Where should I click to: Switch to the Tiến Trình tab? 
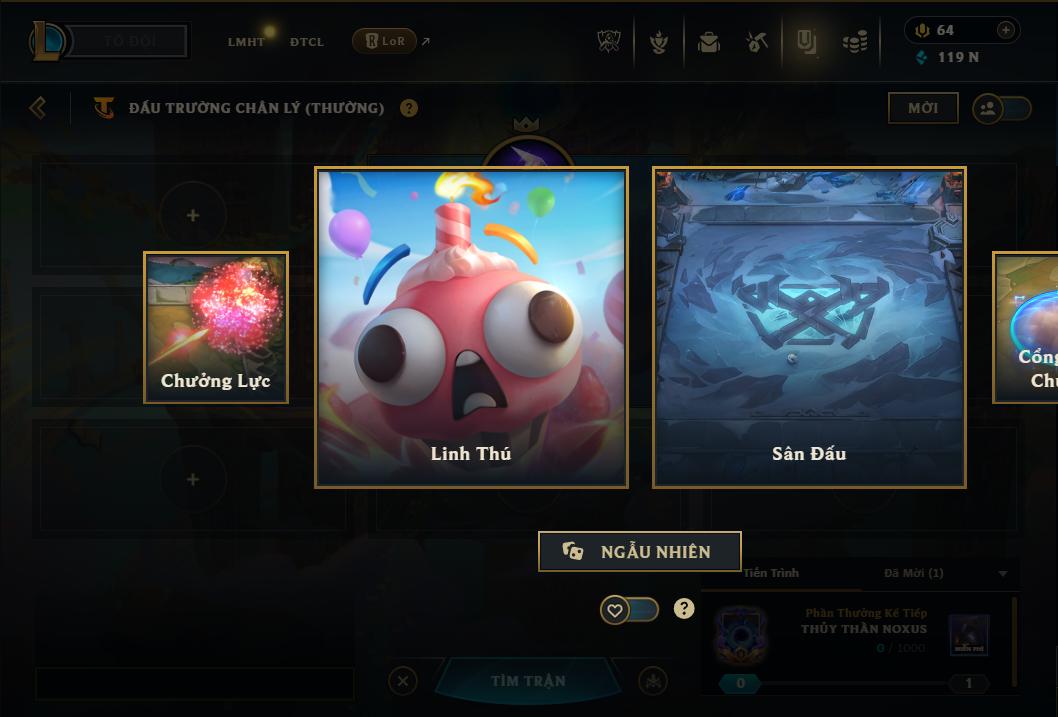coord(771,573)
